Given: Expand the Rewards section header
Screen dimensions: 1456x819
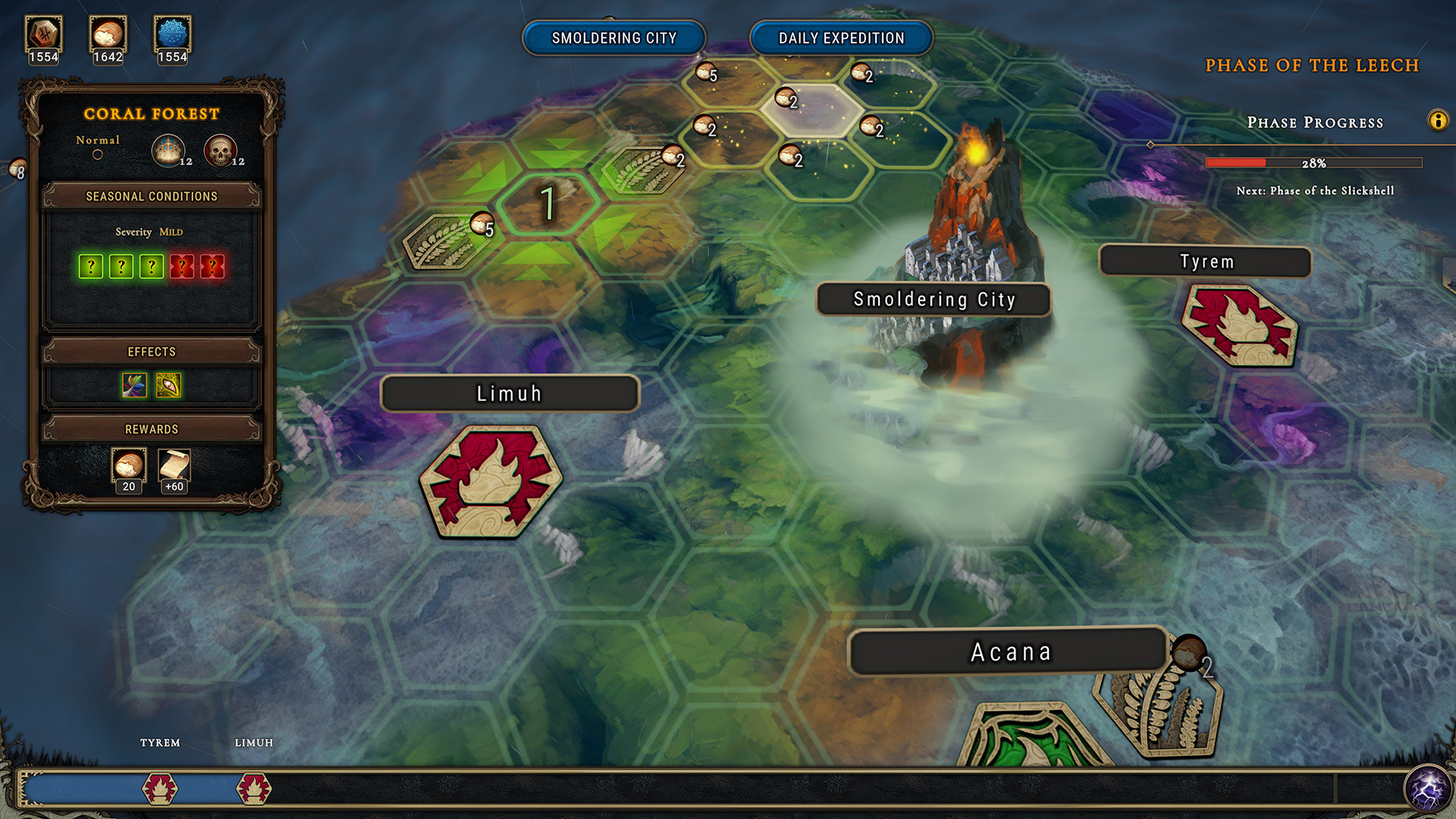Looking at the screenshot, I should (151, 428).
